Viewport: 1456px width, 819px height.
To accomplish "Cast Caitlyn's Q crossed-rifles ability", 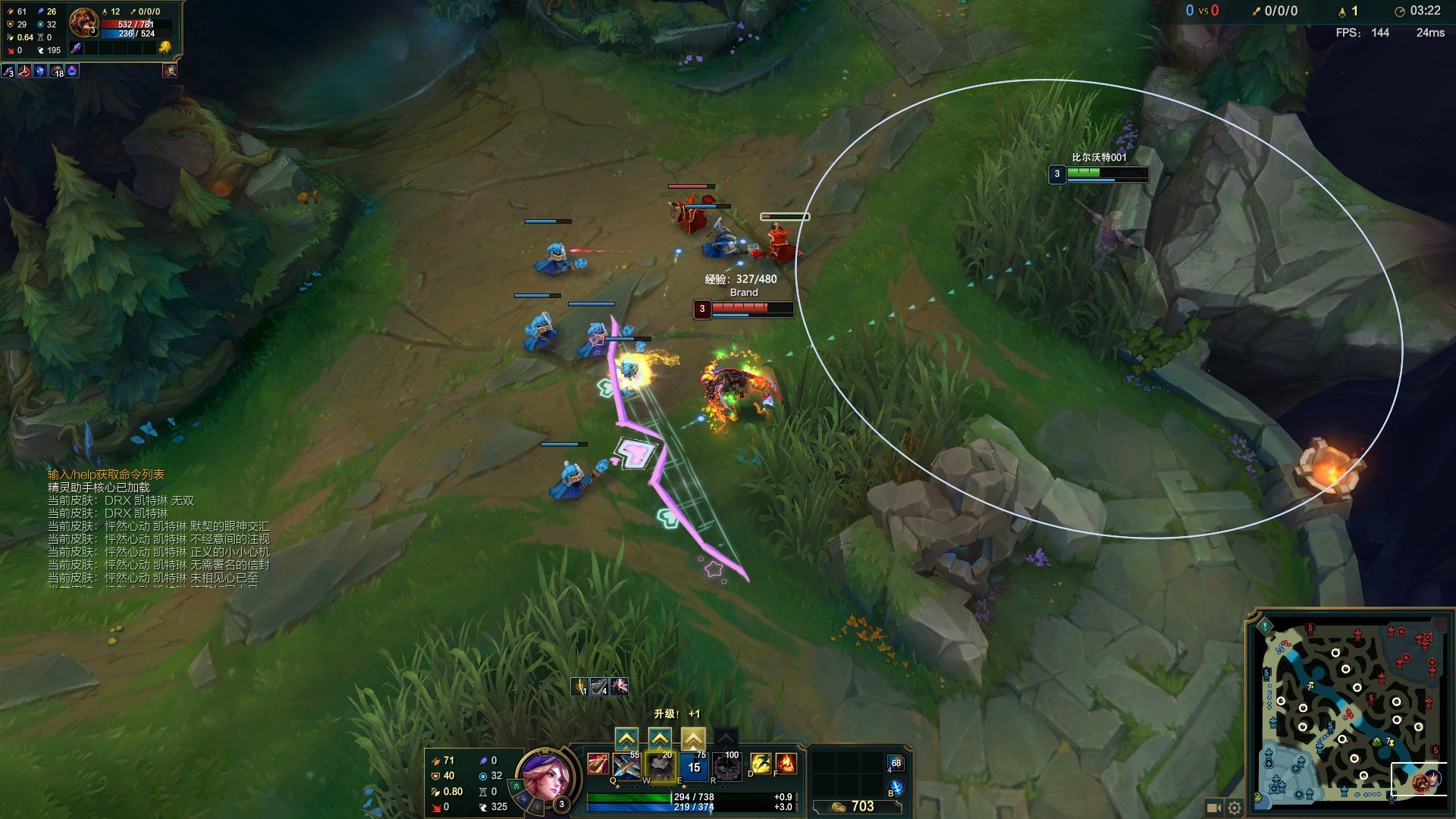I will 627,766.
